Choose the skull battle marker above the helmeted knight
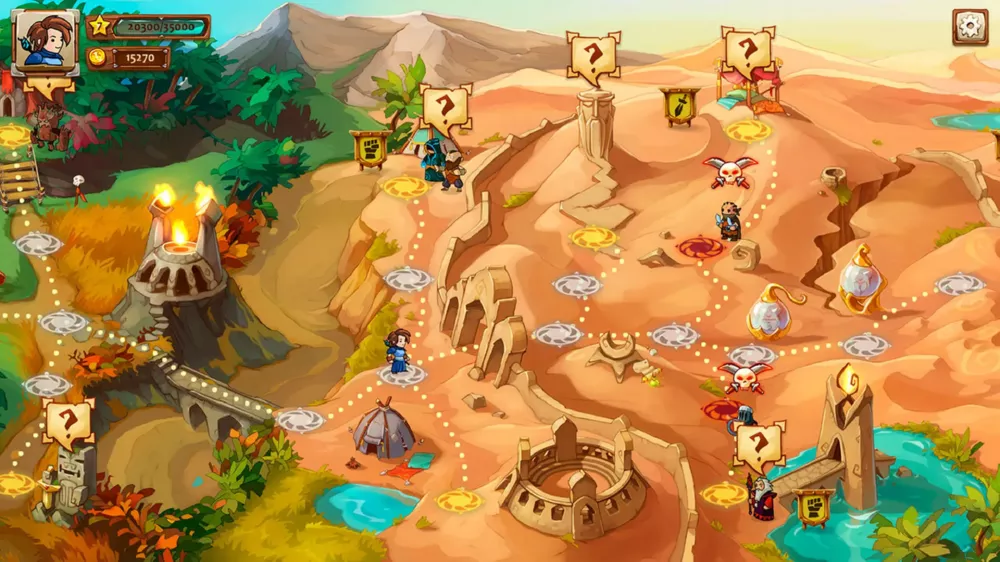Screen dimensions: 1000x562 coord(744,376)
